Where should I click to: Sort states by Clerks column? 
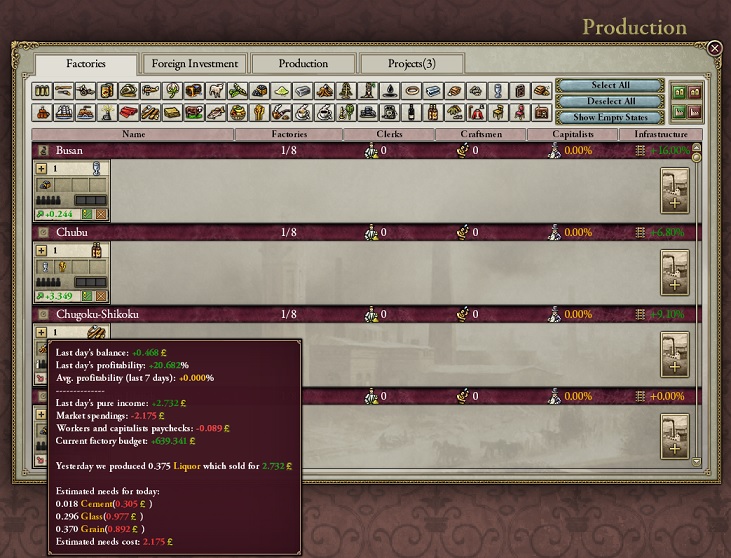click(389, 134)
